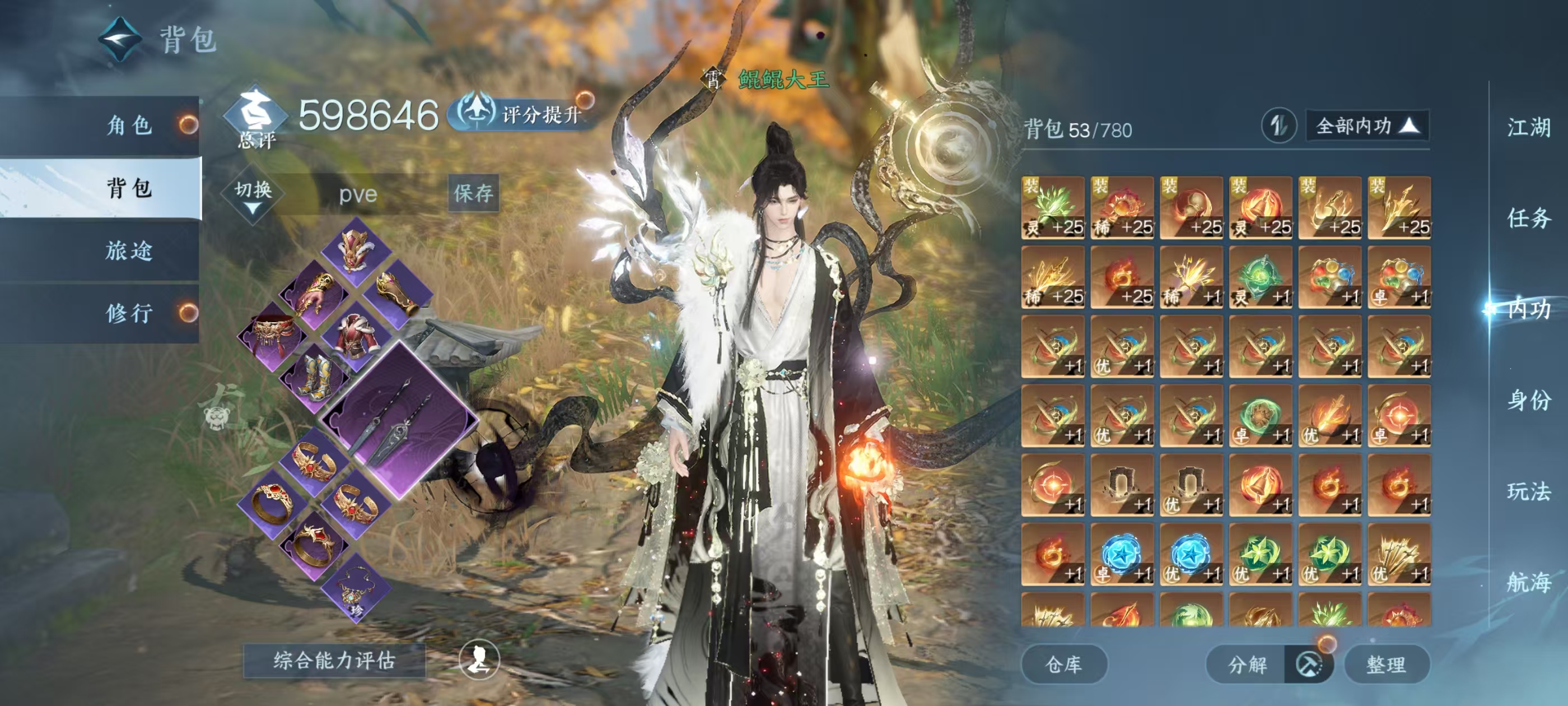Click the 分解 dismantle button
1568x706 pixels.
click(1247, 665)
